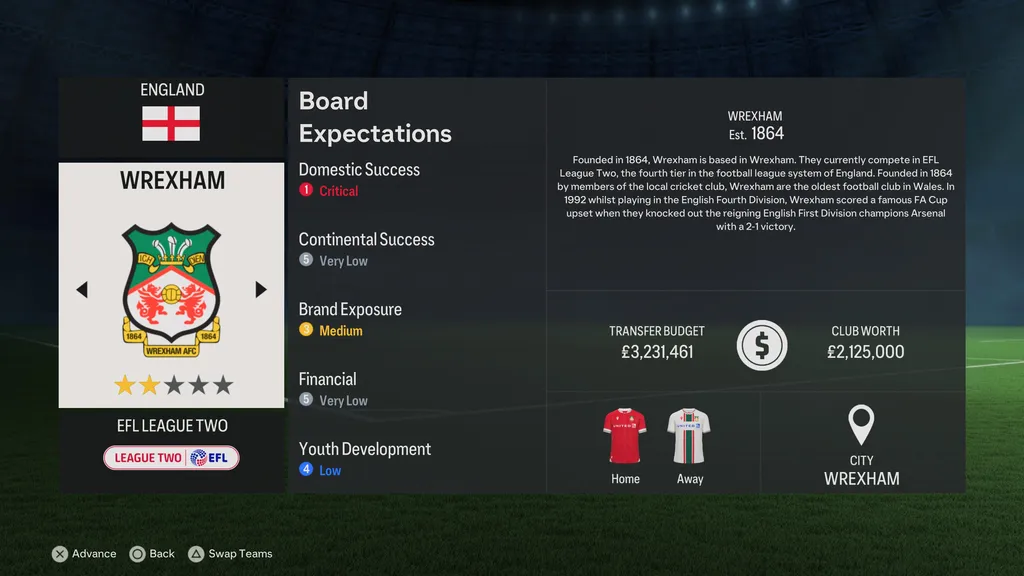This screenshot has height=576, width=1024.
Task: Click the England flag
Action: click(171, 124)
